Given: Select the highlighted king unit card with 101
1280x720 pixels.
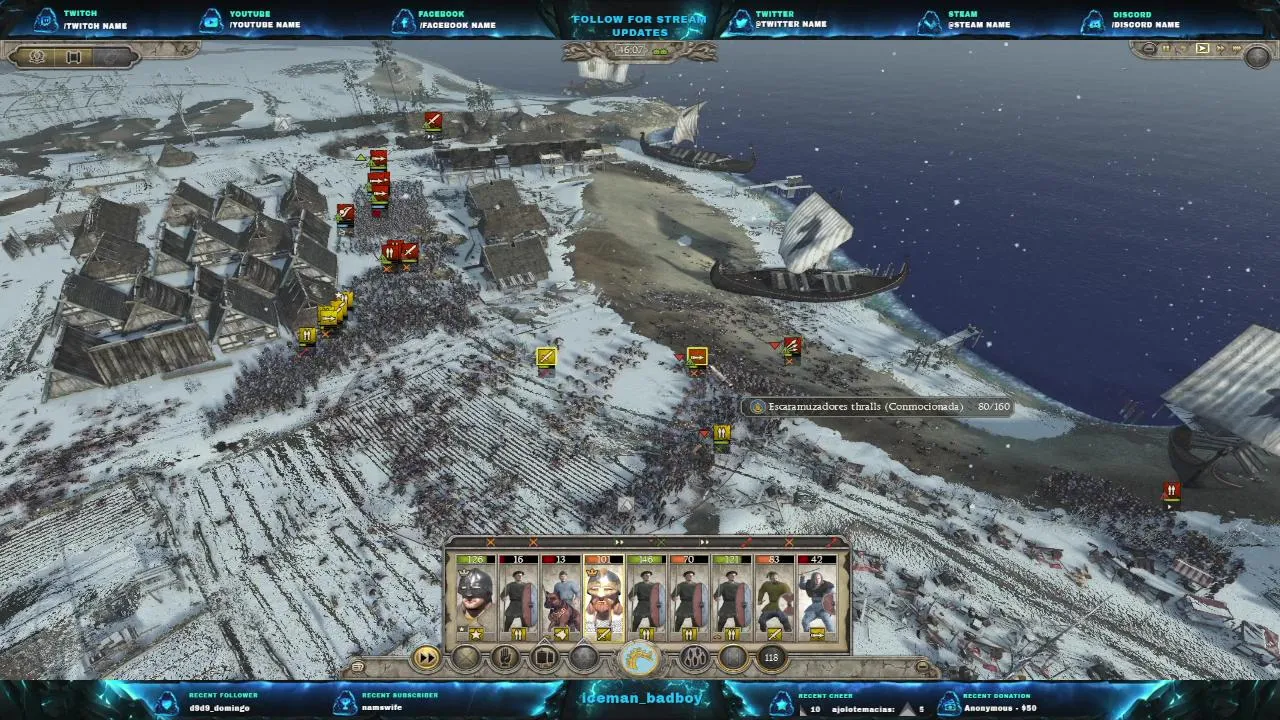Looking at the screenshot, I should [x=604, y=597].
